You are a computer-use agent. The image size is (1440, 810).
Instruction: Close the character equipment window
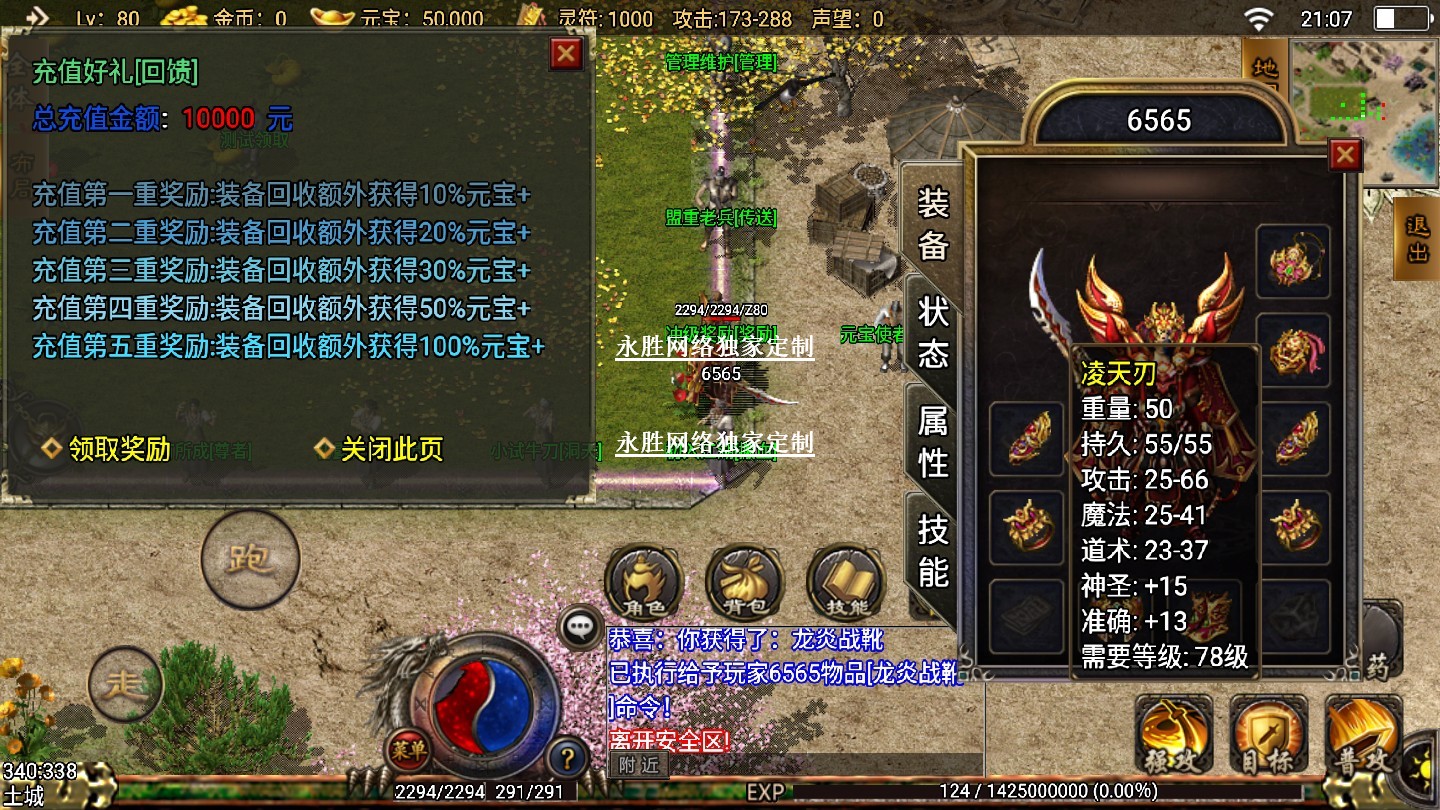pyautogui.click(x=1345, y=155)
